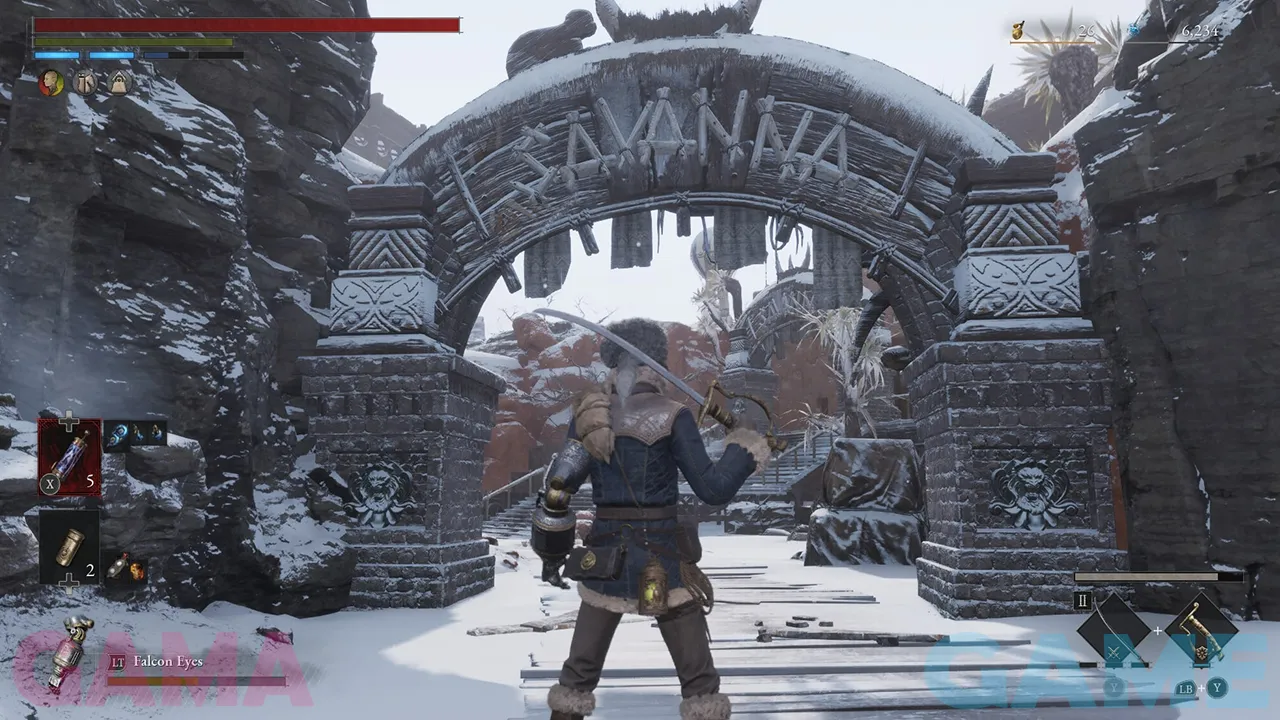
Task: Click the hooded figure status icon
Action: tap(119, 83)
